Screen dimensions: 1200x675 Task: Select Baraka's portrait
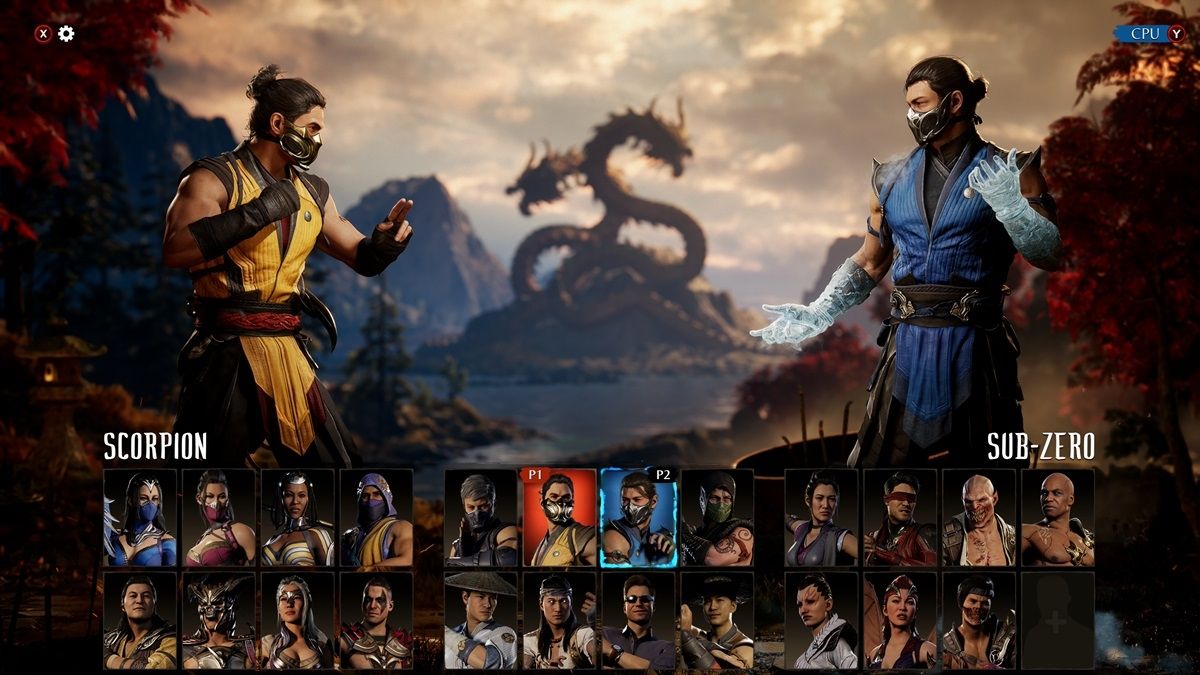pos(979,518)
